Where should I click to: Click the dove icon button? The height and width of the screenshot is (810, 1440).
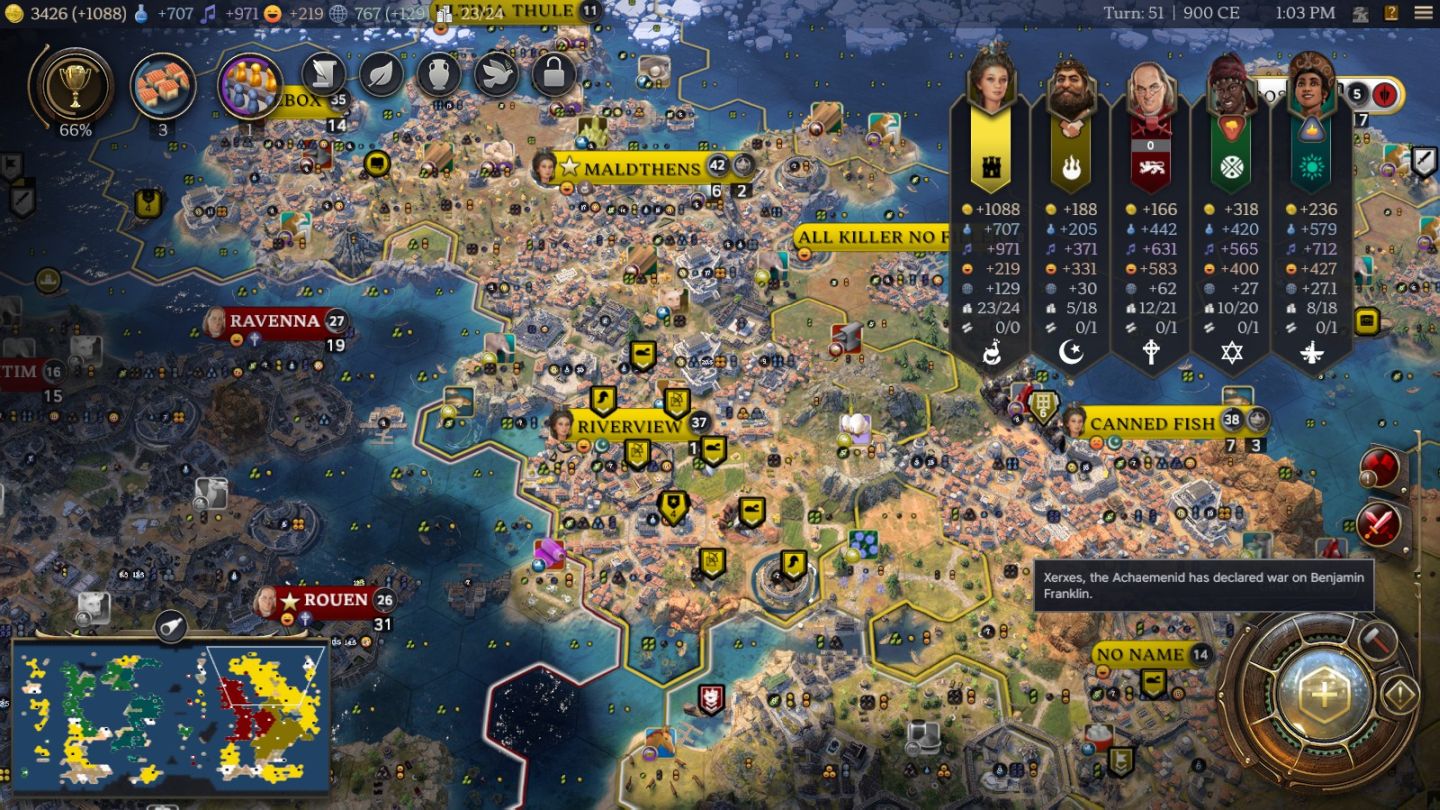pos(496,74)
